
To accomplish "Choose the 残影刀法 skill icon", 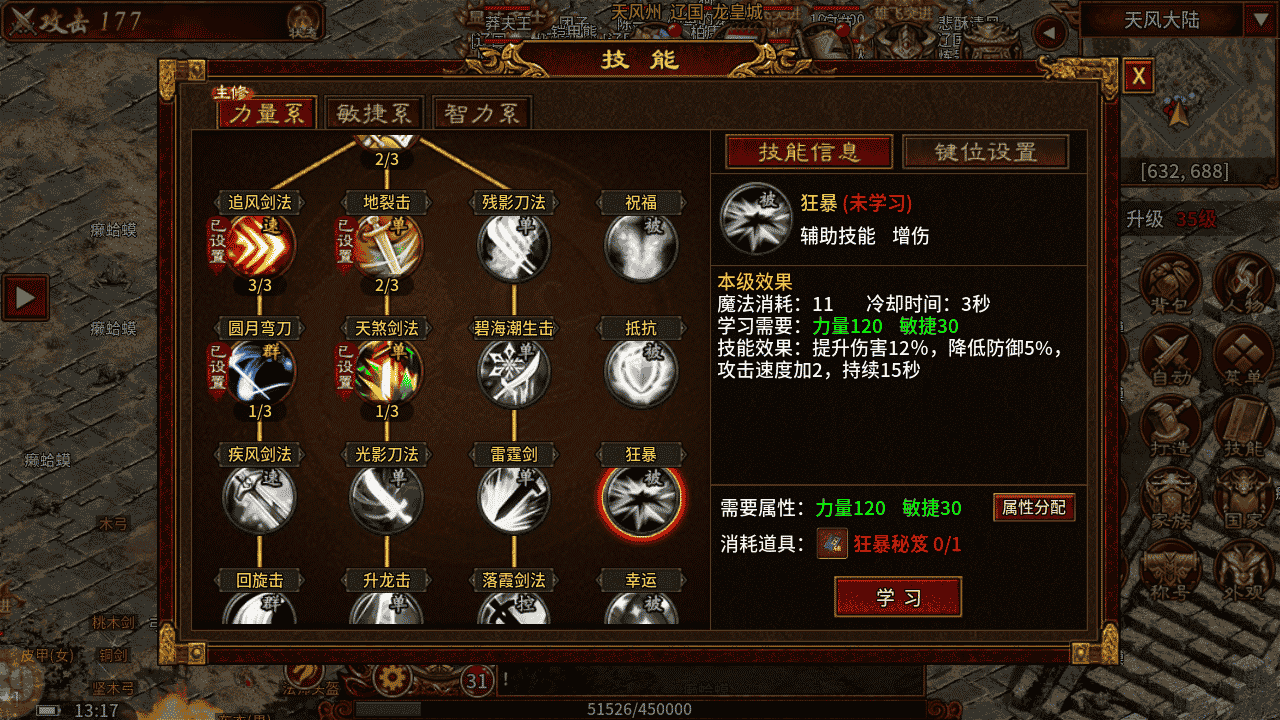I will click(514, 246).
